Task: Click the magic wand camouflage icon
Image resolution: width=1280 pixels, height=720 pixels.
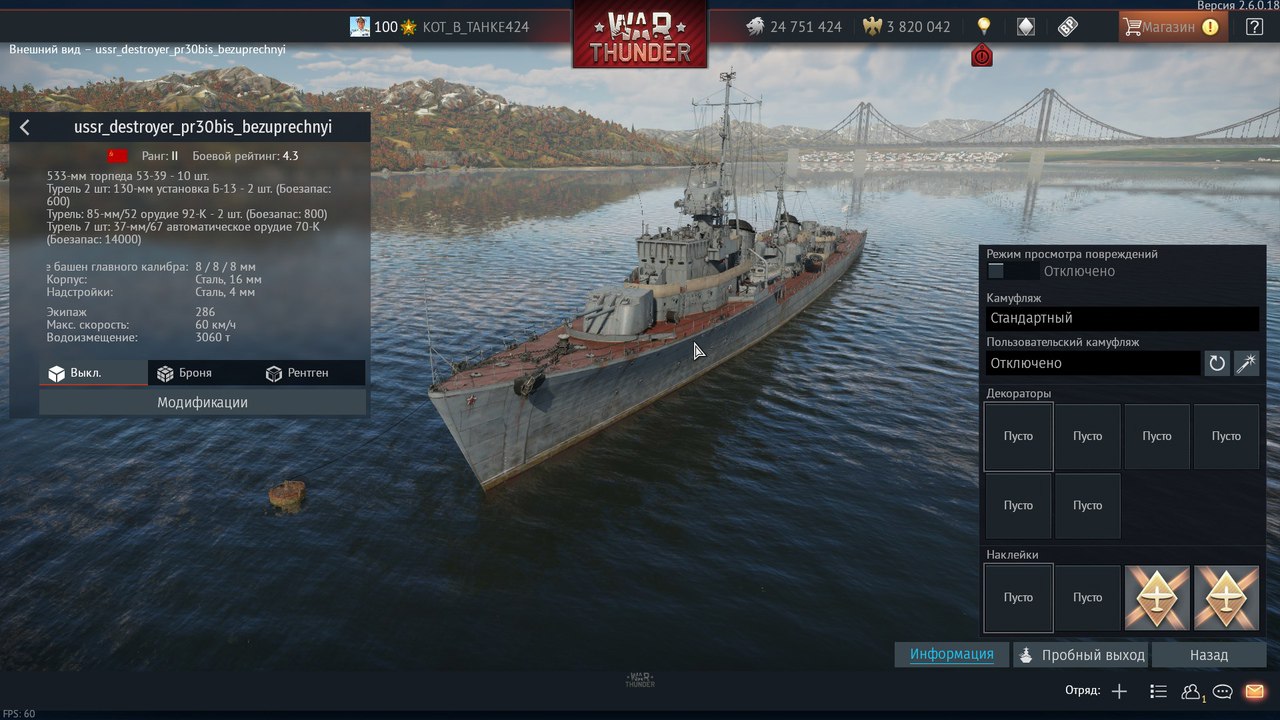Action: (1246, 363)
